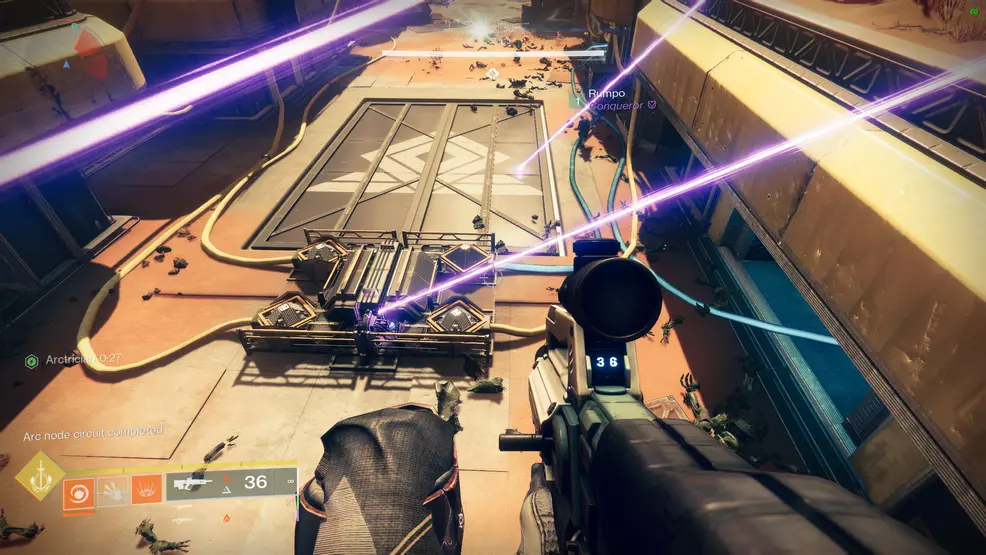Click the green Arctrician buff icon
Viewport: 986px width, 555px height.
click(x=32, y=360)
